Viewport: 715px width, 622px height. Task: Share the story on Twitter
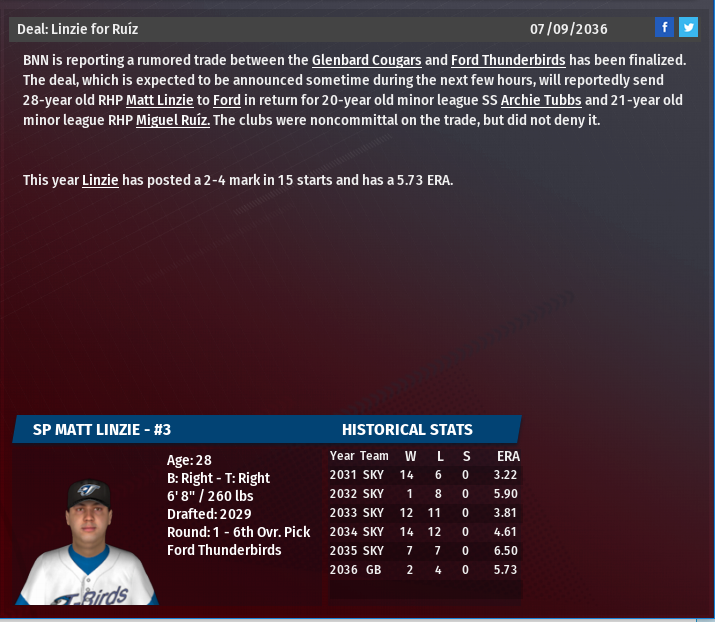(x=688, y=27)
